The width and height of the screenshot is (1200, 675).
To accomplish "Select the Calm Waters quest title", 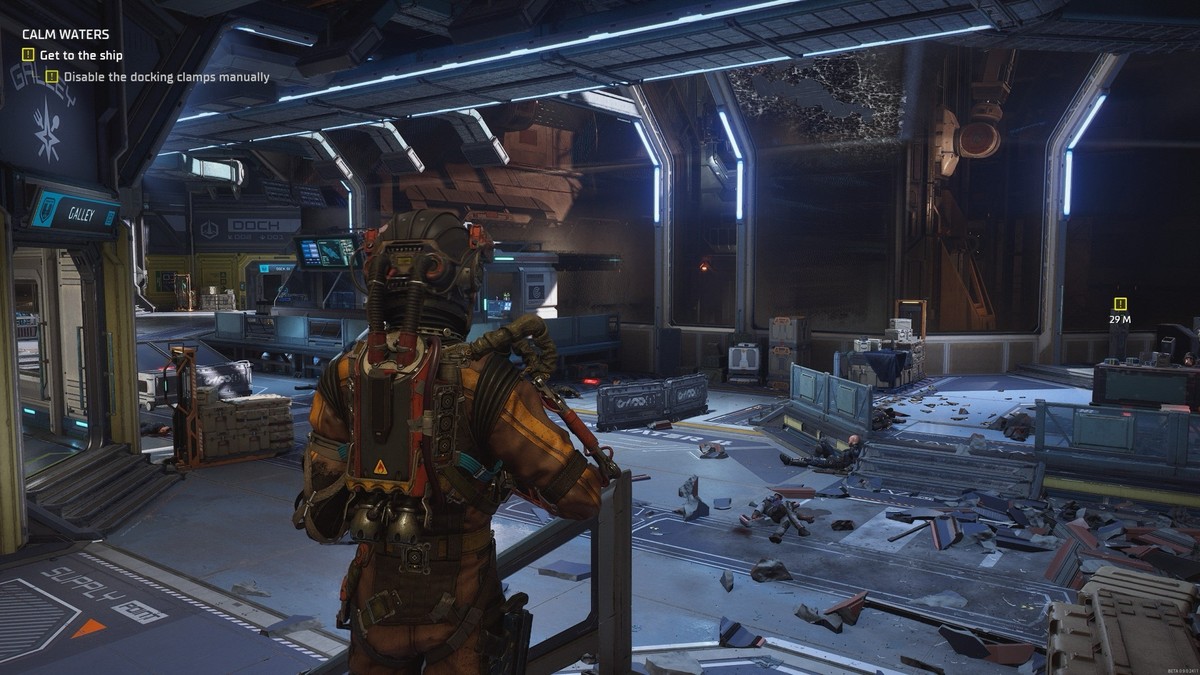I will 66,34.
